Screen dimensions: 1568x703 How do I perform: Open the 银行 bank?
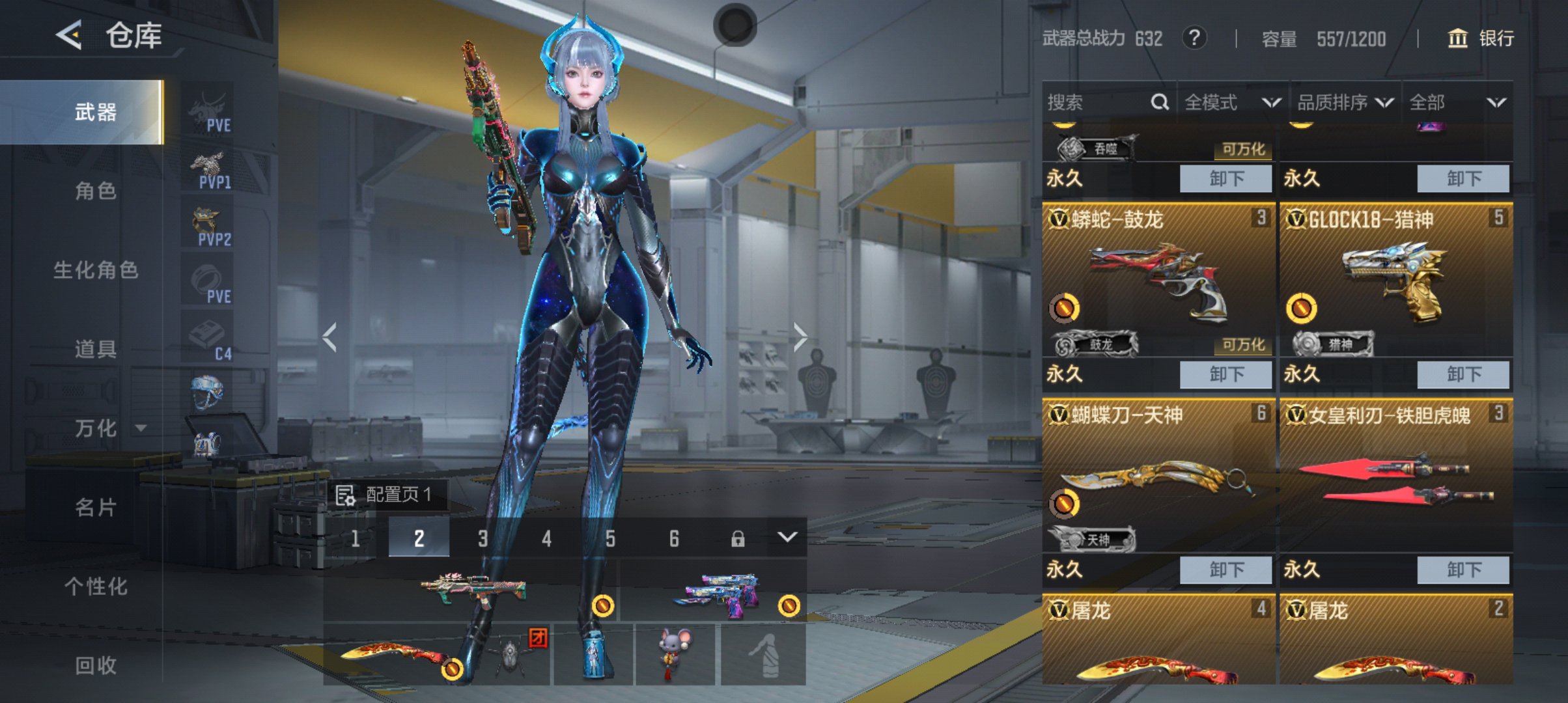click(1481, 38)
